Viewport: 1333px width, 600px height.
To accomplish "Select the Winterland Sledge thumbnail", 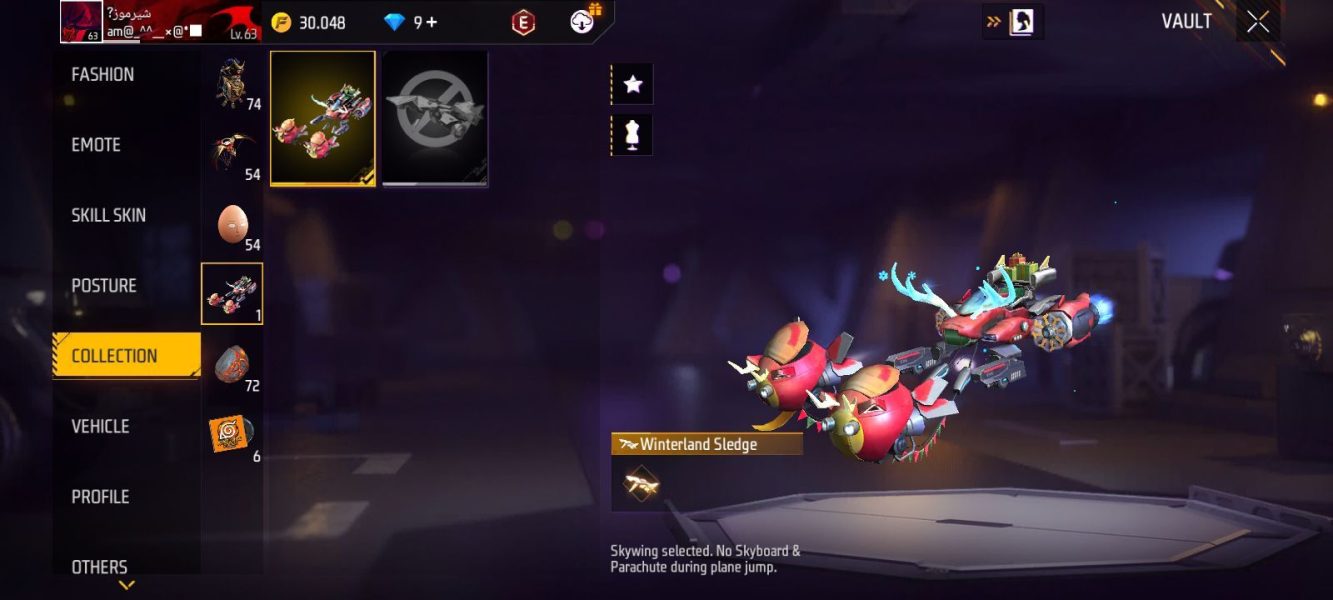I will 323,118.
